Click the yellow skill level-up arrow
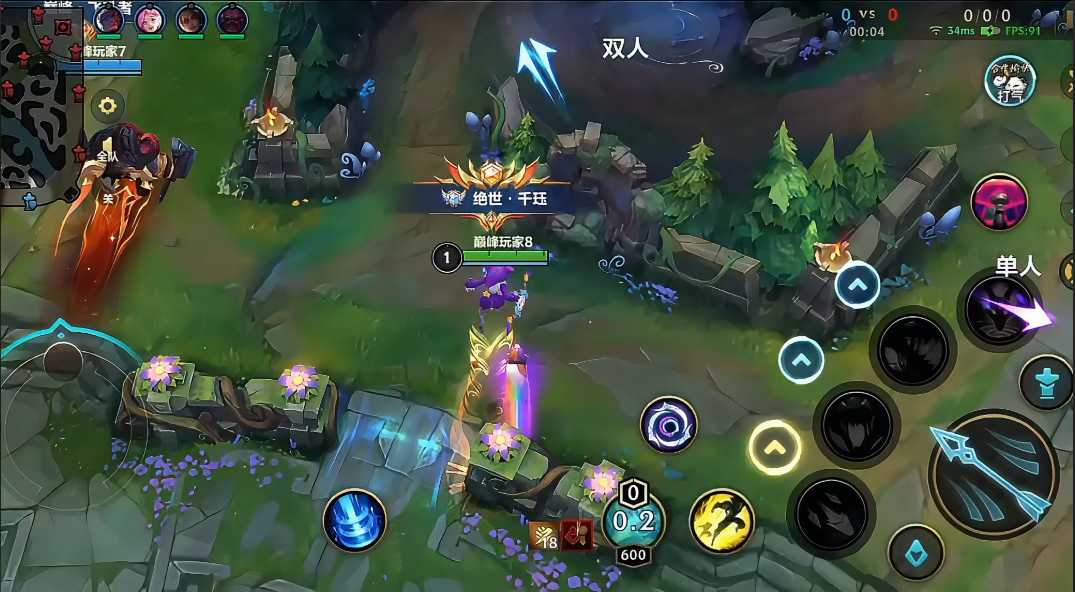This screenshot has height=592, width=1075. pos(775,446)
